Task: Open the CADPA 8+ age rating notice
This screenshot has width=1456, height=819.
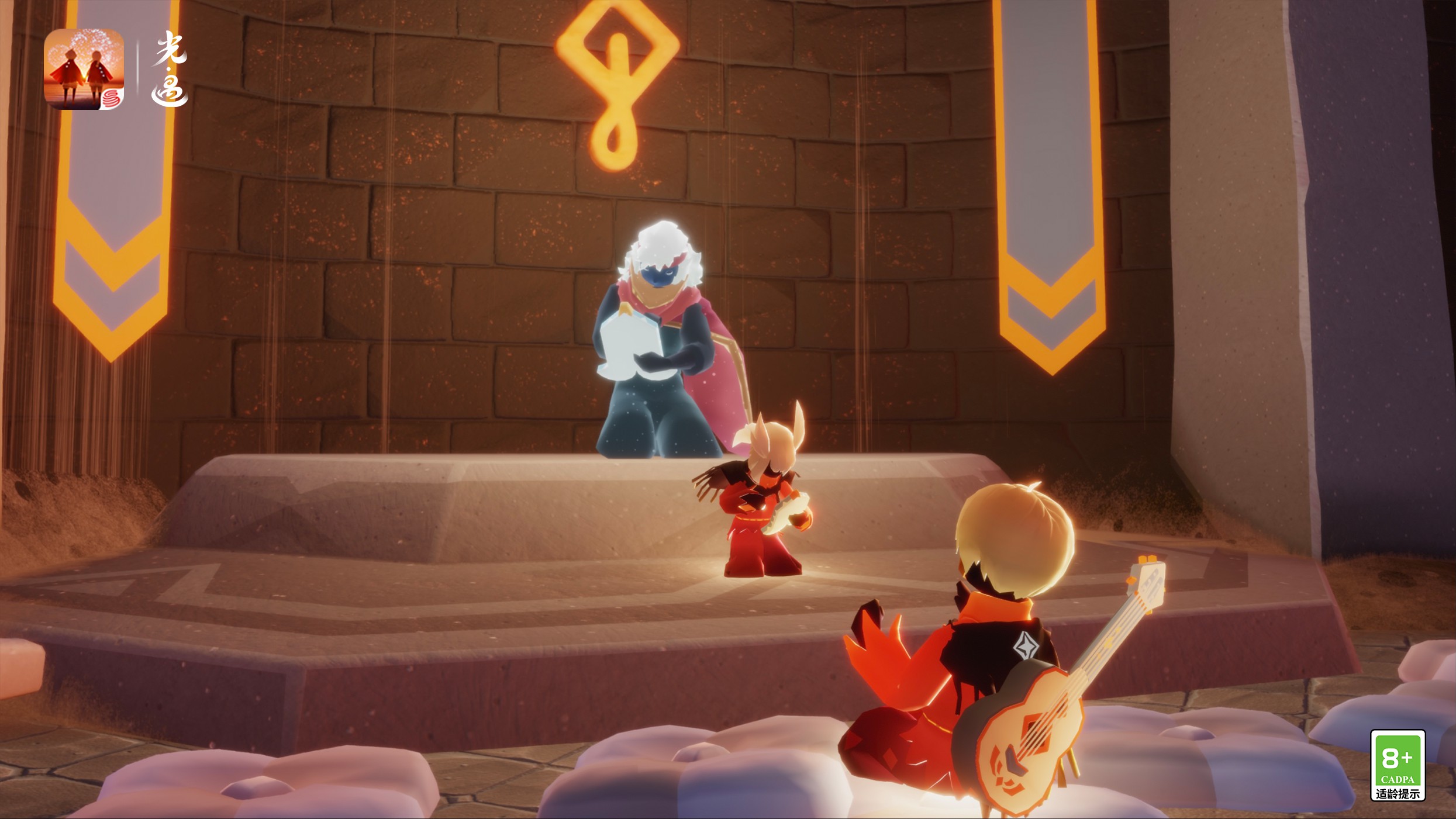Action: coord(1397,765)
